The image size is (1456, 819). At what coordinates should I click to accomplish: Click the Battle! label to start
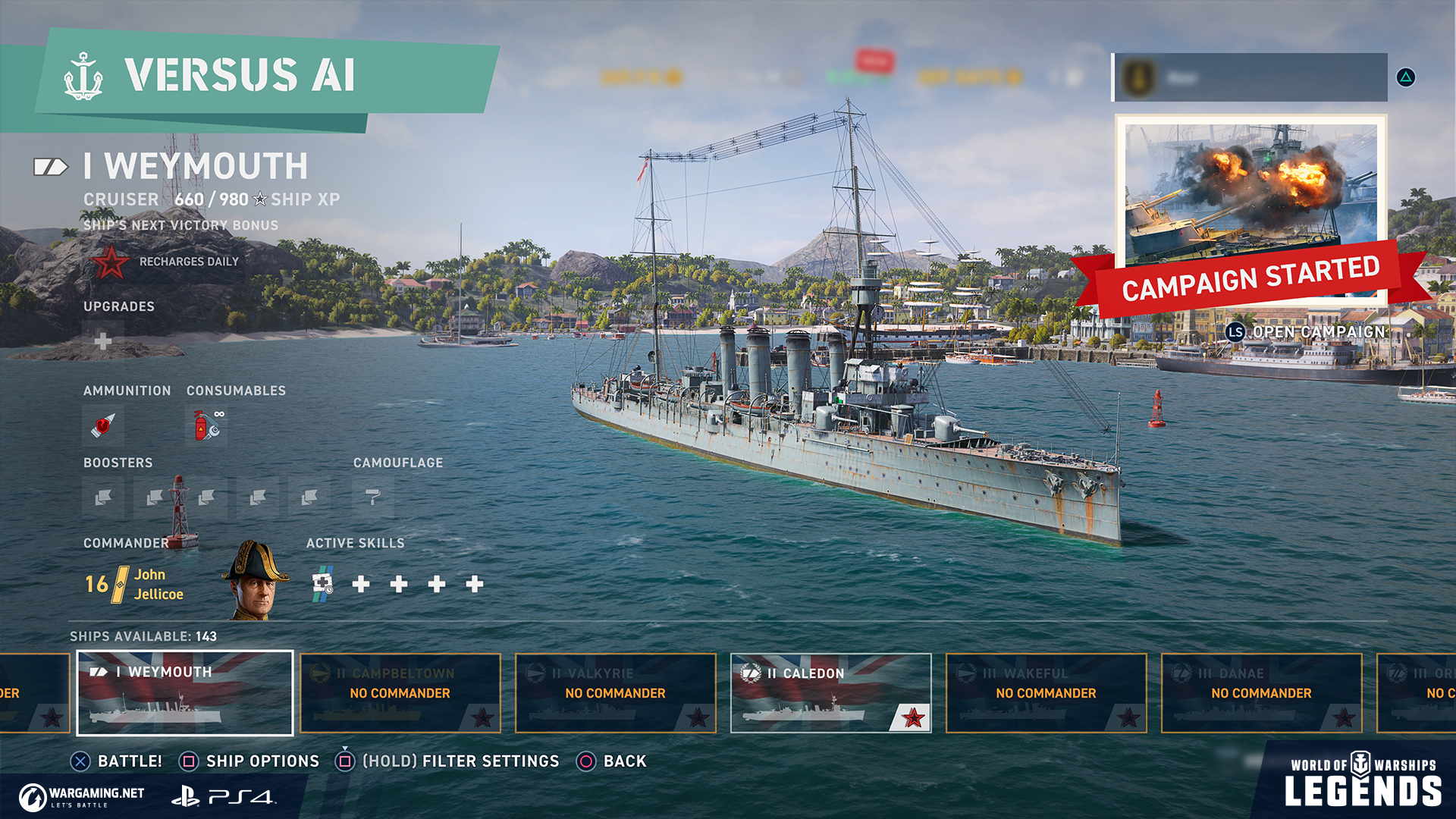pos(130,761)
